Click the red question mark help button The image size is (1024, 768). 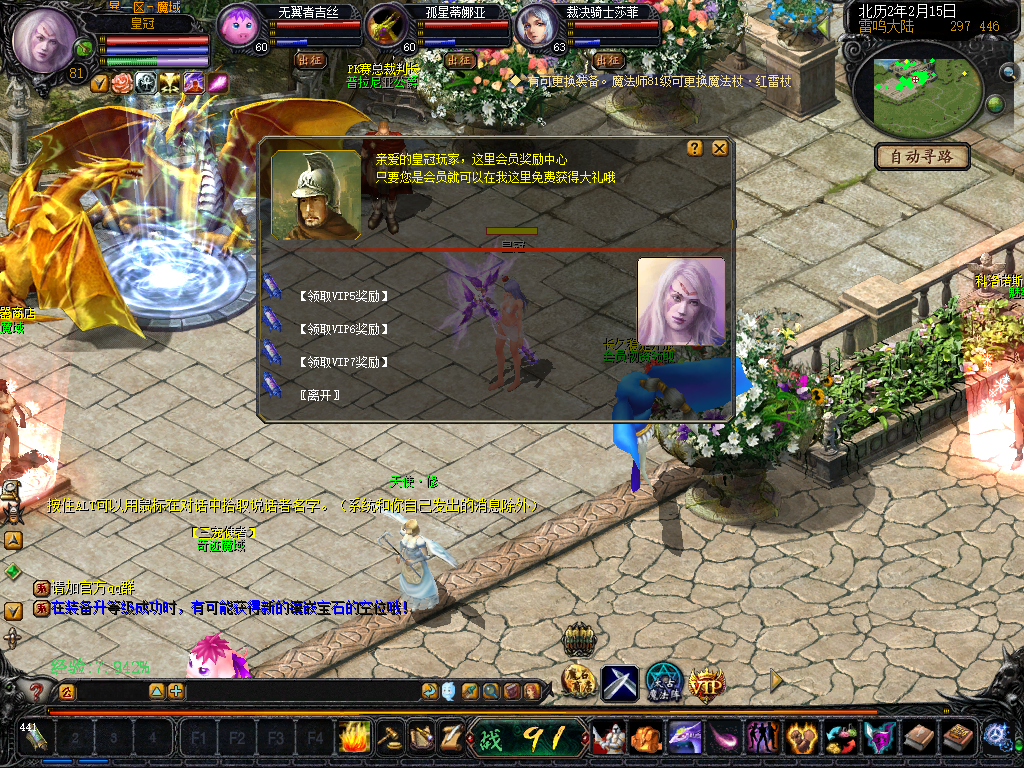coord(37,691)
